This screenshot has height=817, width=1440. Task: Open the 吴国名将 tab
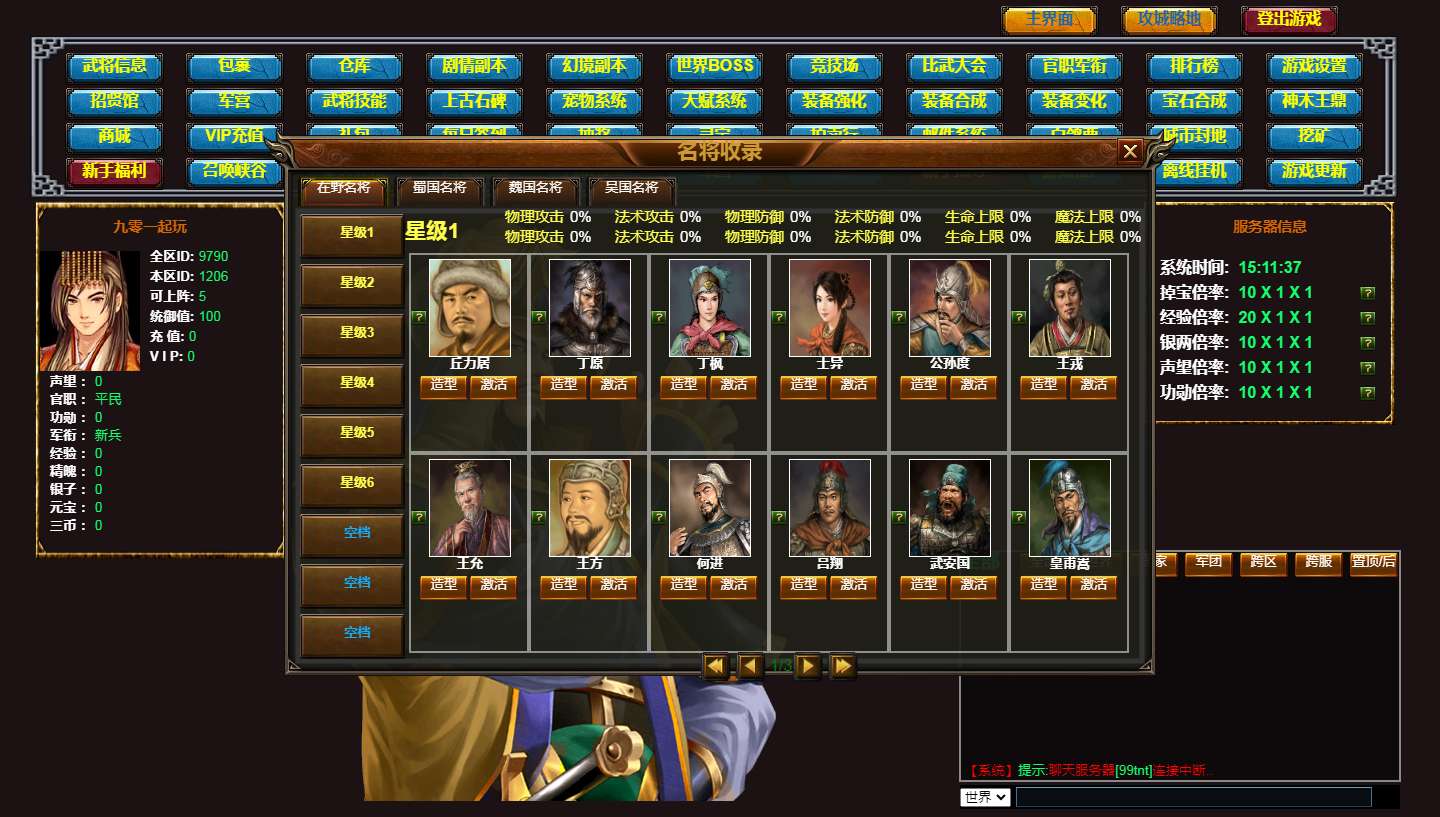point(631,188)
